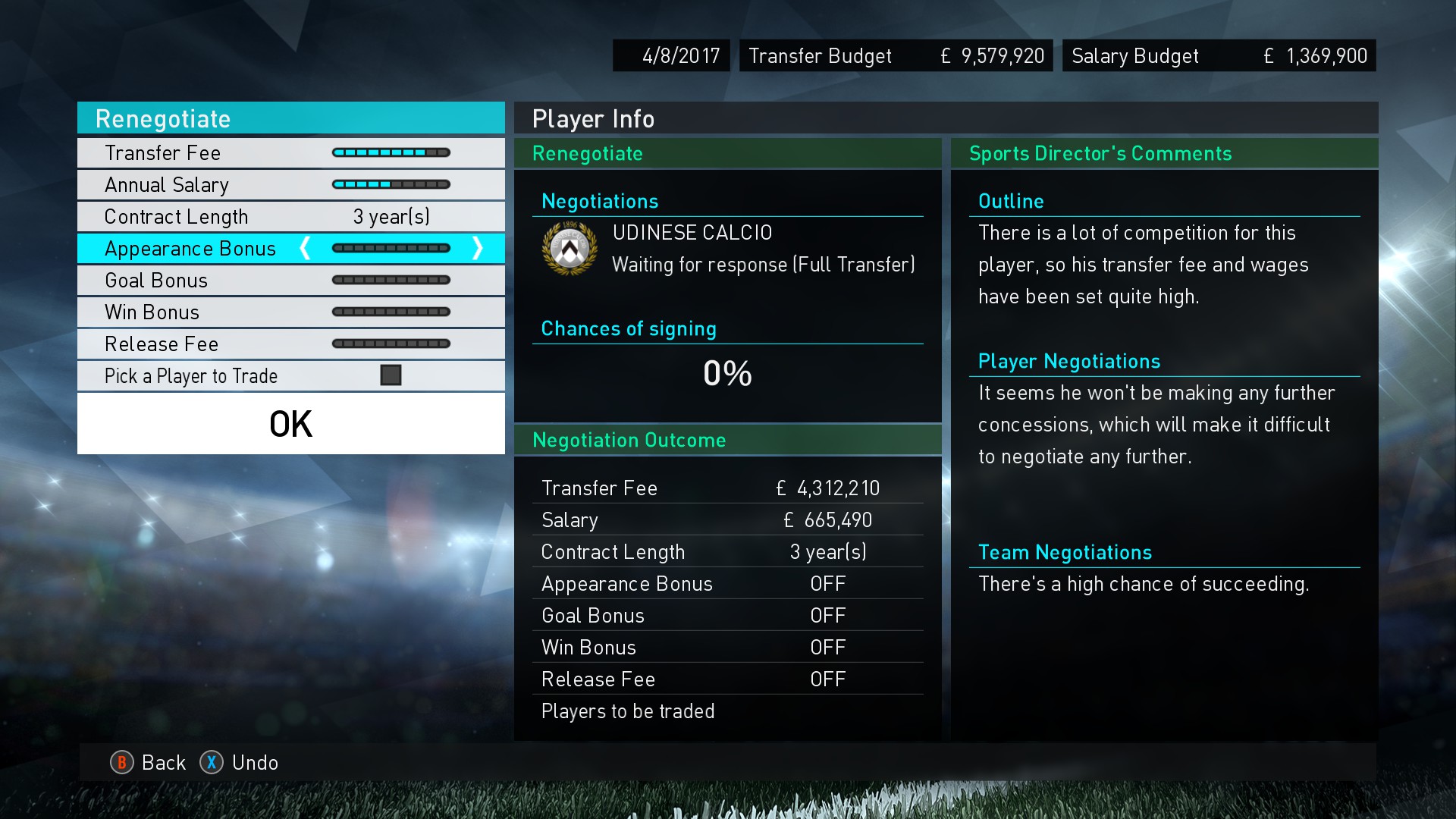Select the Transfer Fee row
The width and height of the screenshot is (1456, 819).
290,153
